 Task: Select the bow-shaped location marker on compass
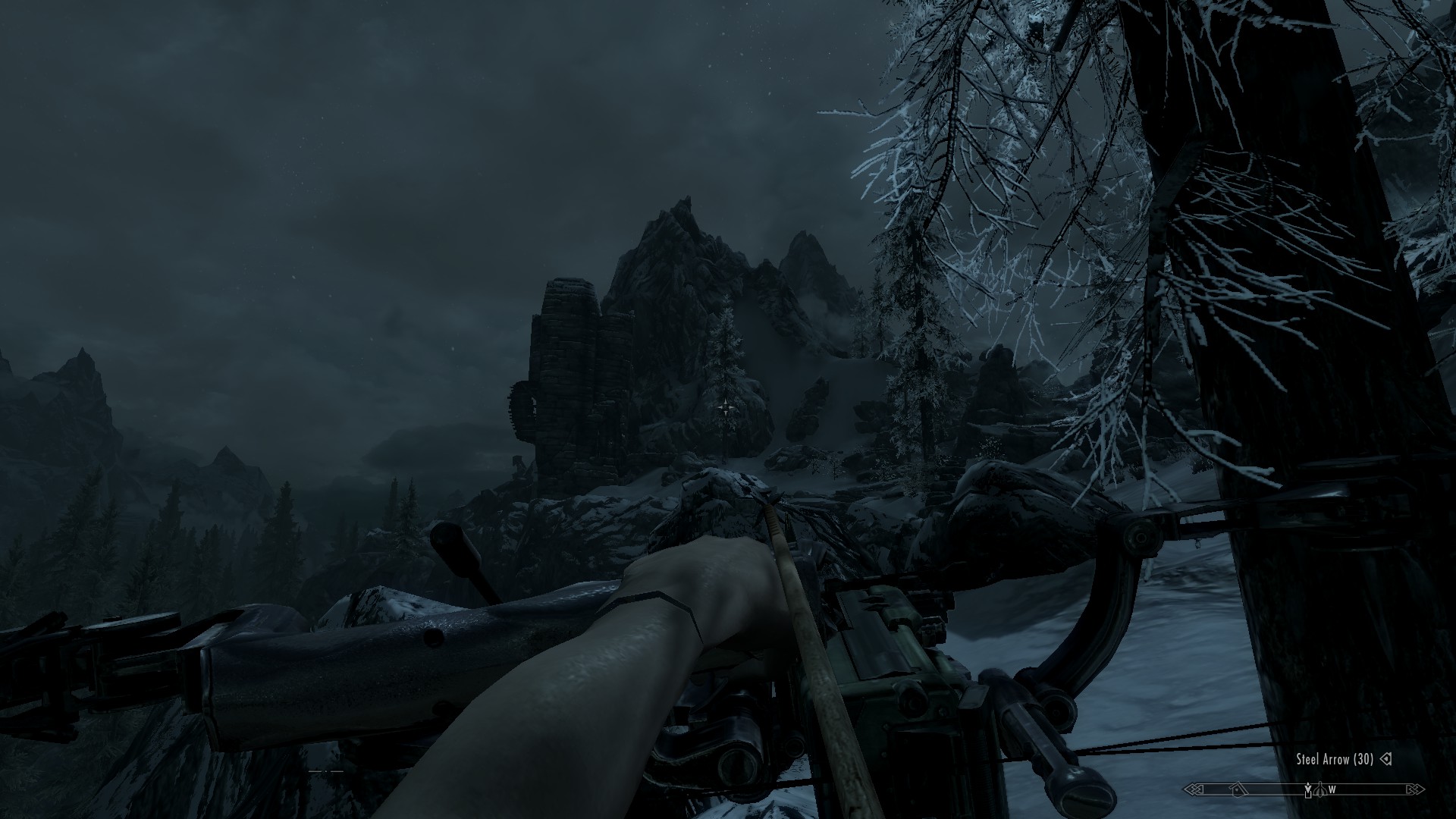1320,790
